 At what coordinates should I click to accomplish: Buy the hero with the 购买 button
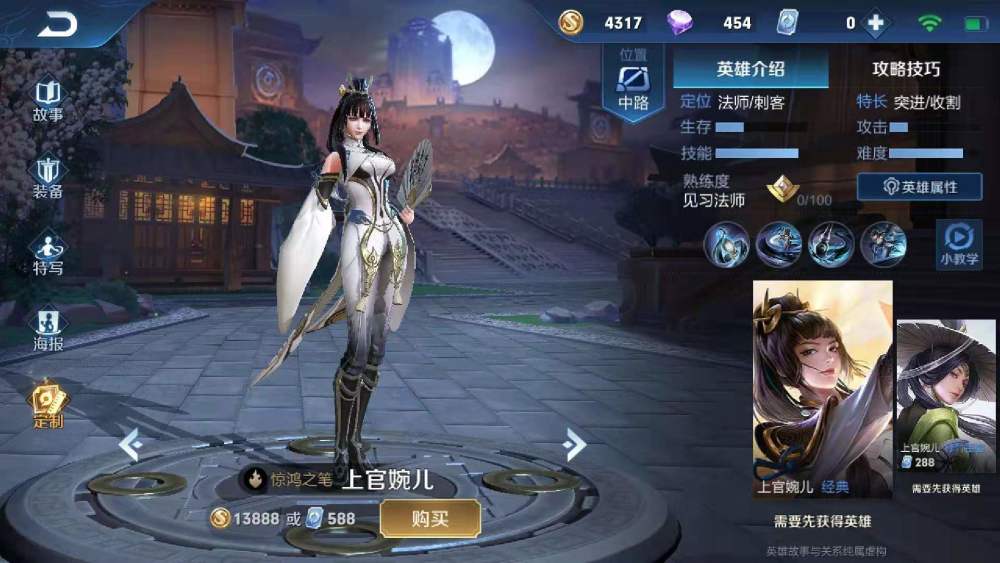tap(430, 518)
